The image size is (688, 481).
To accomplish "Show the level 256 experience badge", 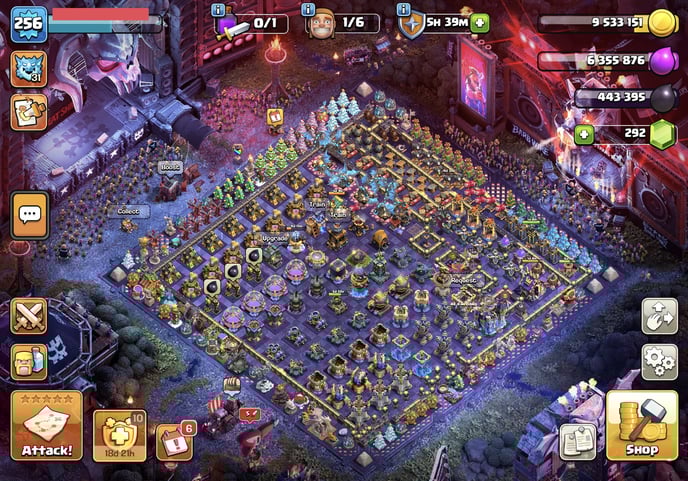I will click(28, 24).
